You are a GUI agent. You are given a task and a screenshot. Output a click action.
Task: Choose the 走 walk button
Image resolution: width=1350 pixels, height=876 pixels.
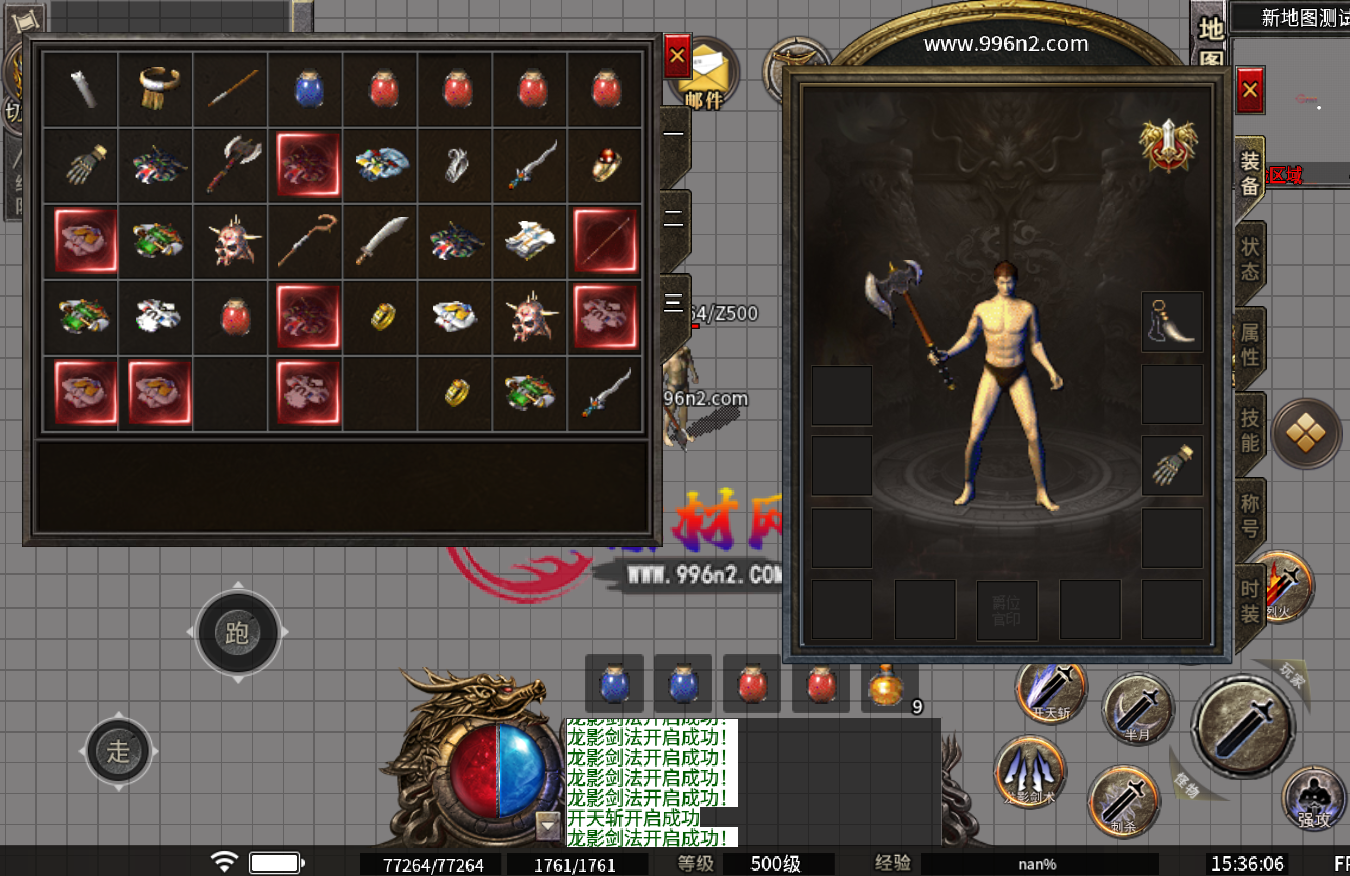119,751
